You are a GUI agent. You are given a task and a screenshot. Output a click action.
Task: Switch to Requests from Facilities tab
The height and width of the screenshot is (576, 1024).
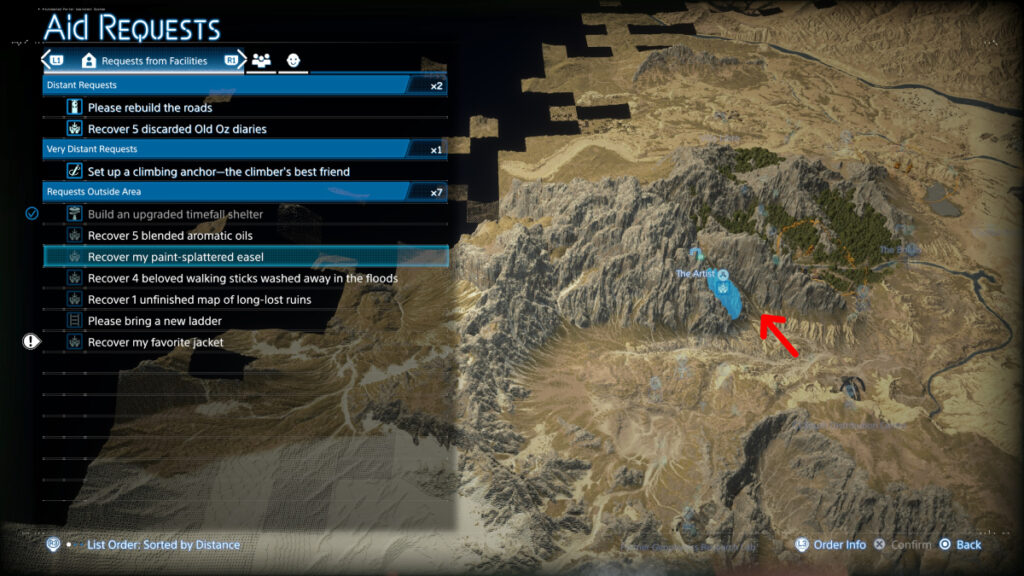click(144, 61)
